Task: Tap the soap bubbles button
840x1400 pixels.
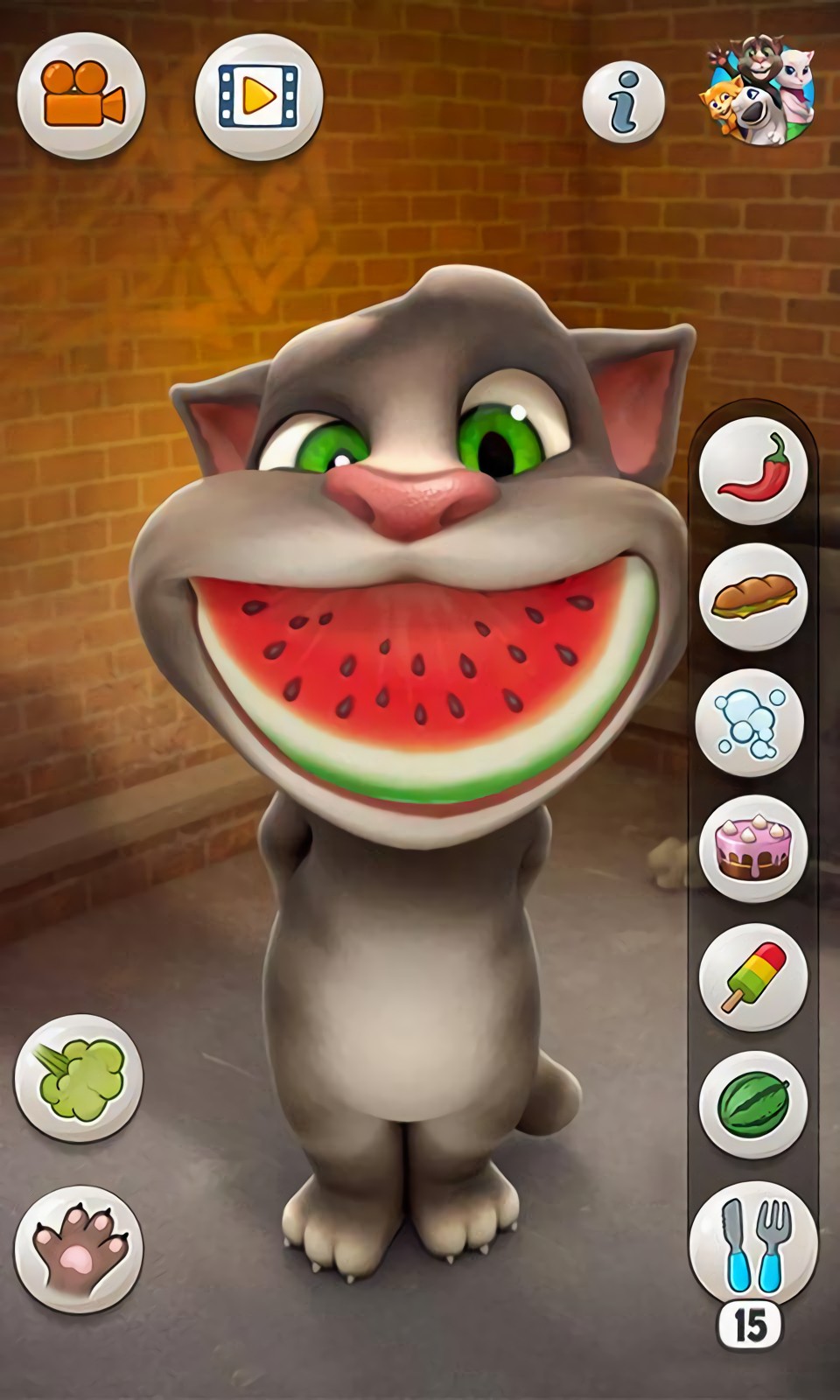Action: pyautogui.click(x=750, y=723)
